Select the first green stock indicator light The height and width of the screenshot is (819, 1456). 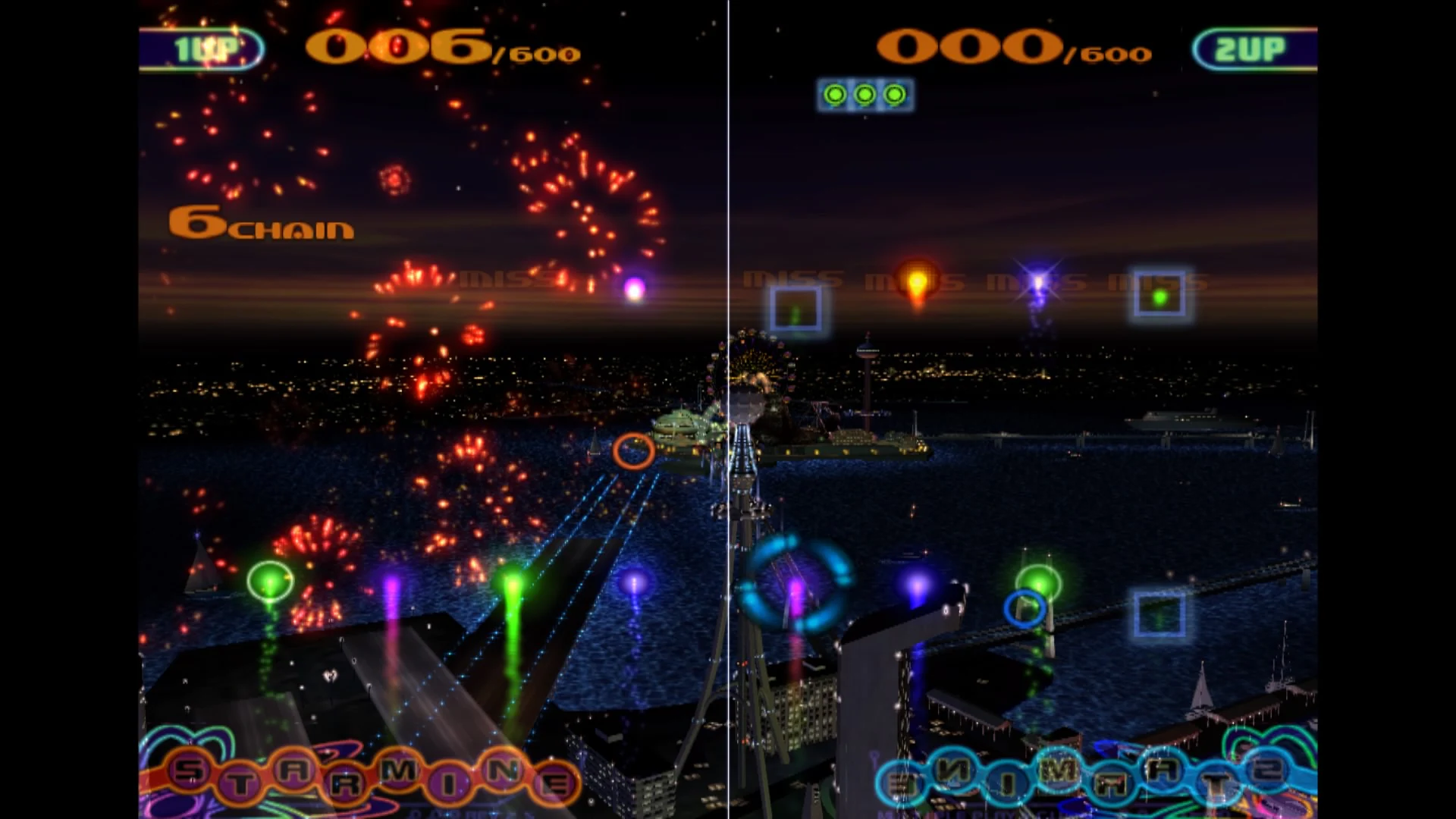(836, 94)
